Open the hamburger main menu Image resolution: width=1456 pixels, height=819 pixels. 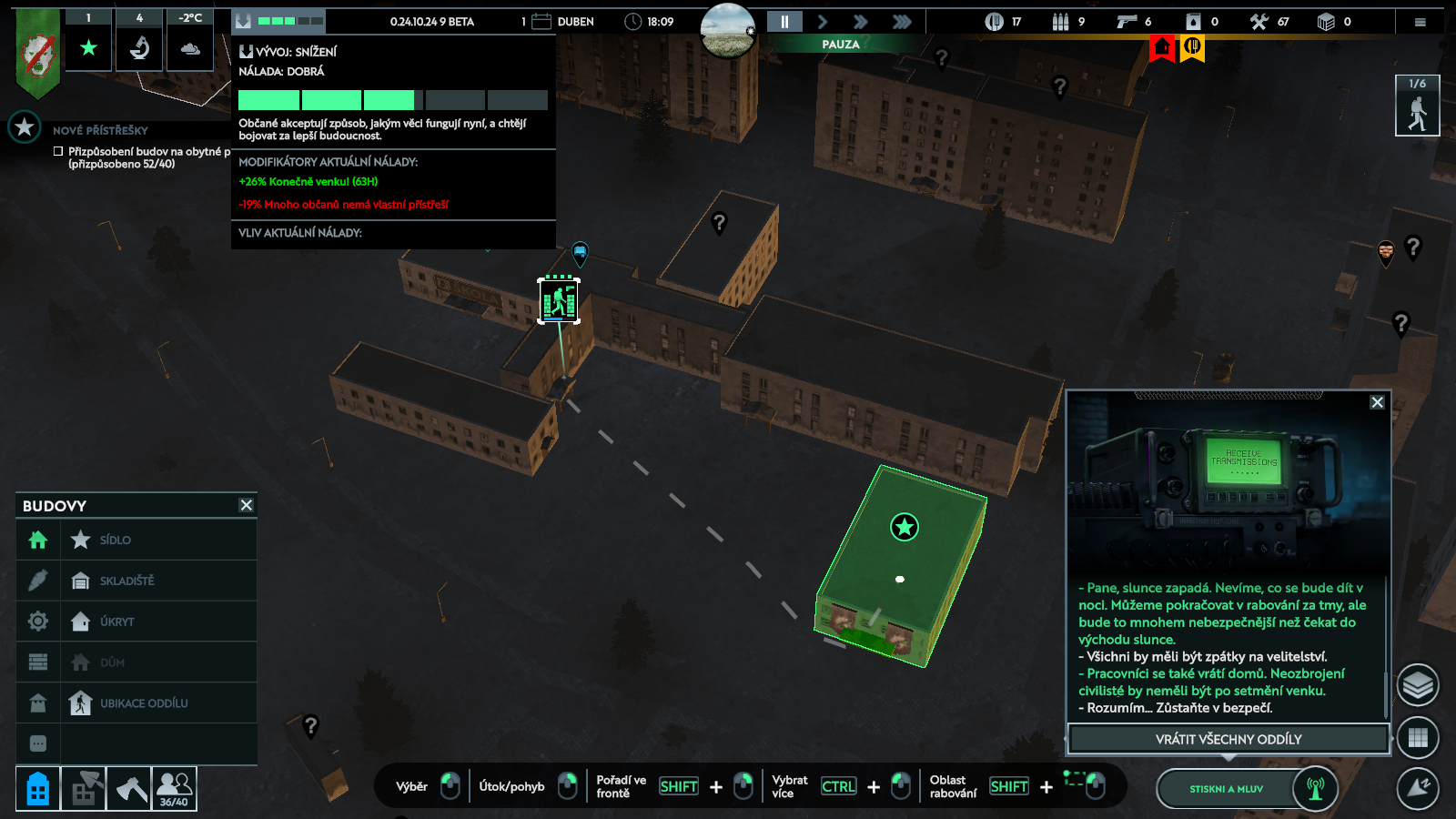pyautogui.click(x=1420, y=22)
